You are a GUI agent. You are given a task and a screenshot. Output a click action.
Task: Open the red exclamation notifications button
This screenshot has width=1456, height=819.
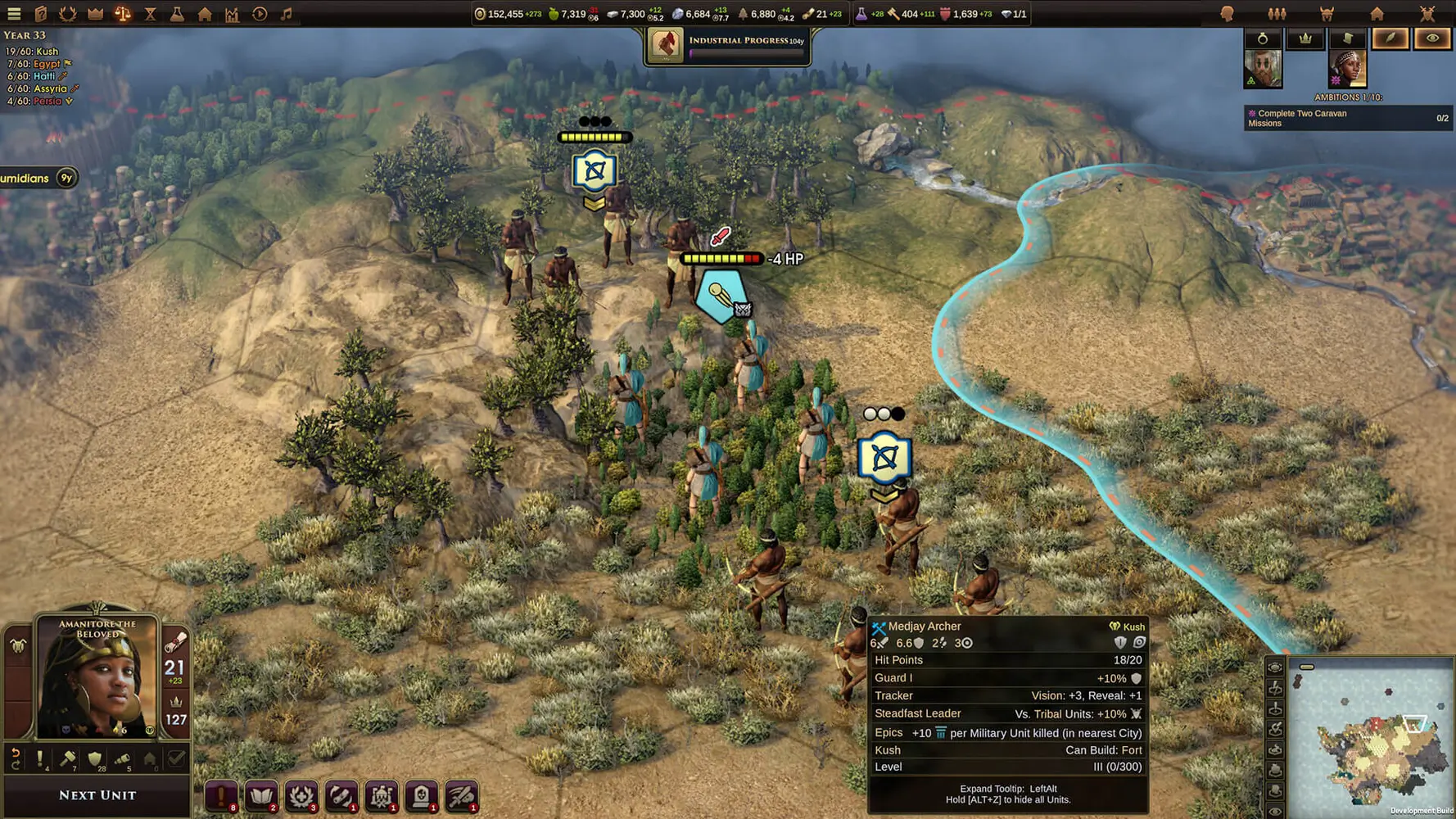pyautogui.click(x=221, y=795)
